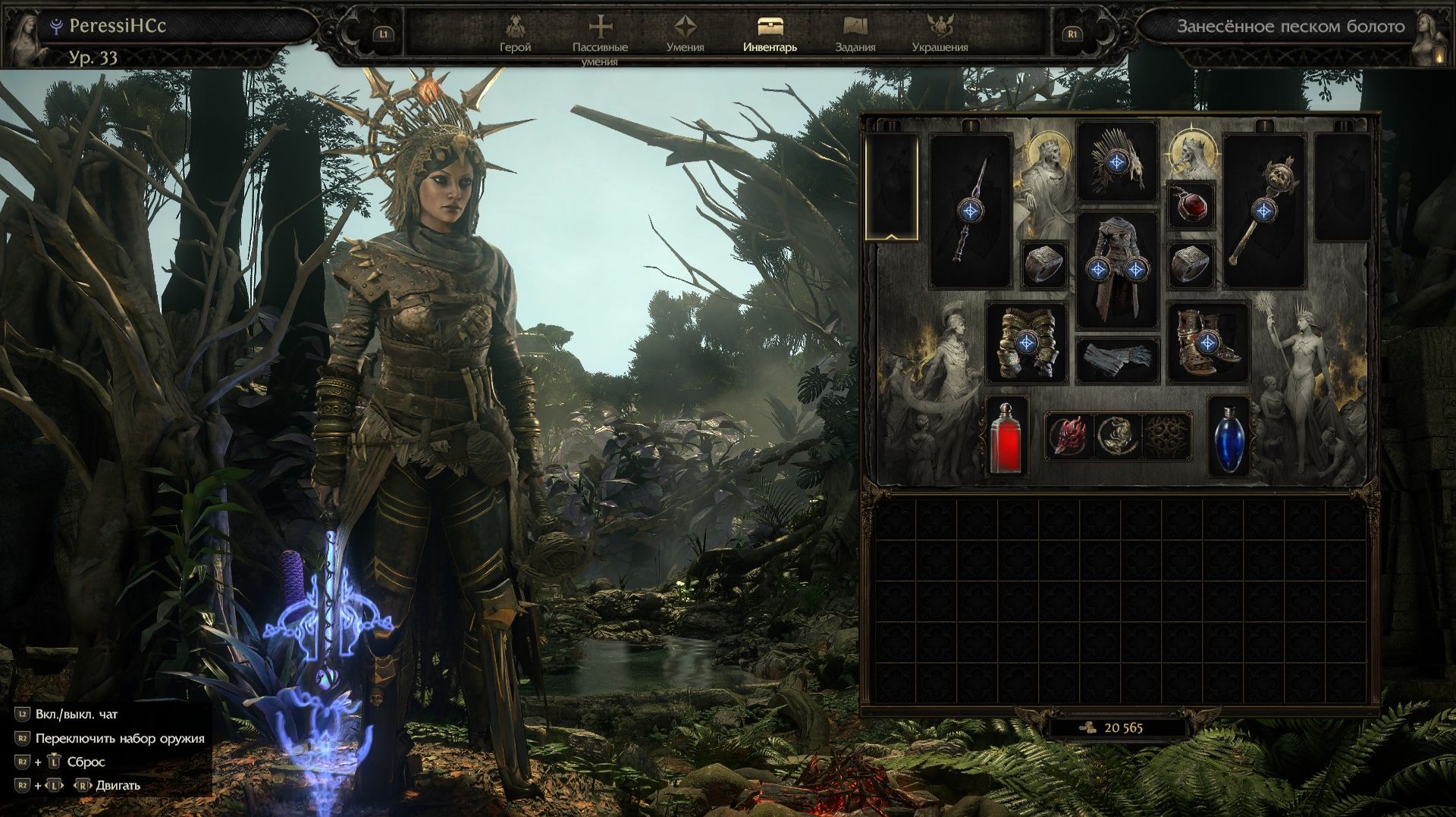Select the equipped wand in the left weapon slot
Image resolution: width=1456 pixels, height=817 pixels.
(971, 211)
